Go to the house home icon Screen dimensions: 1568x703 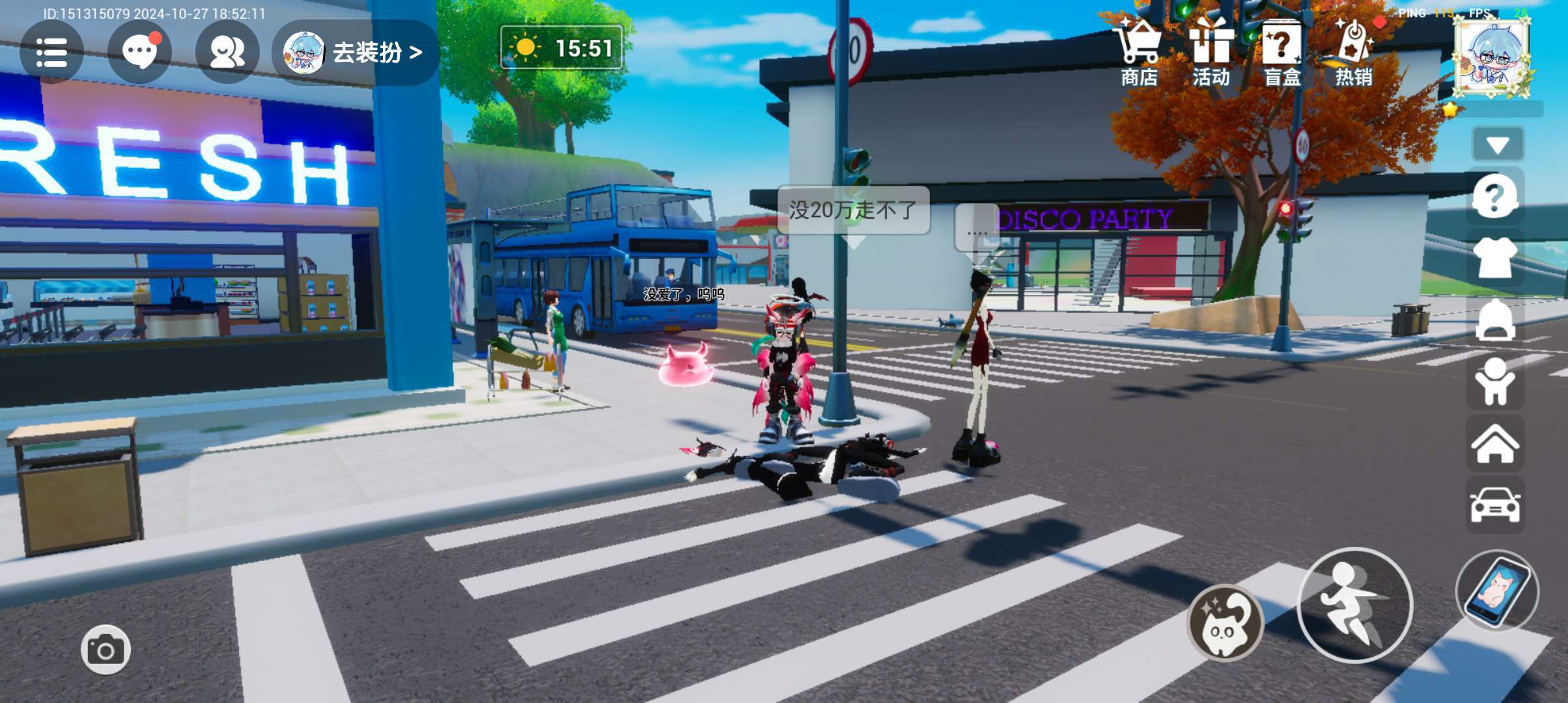pos(1495,444)
